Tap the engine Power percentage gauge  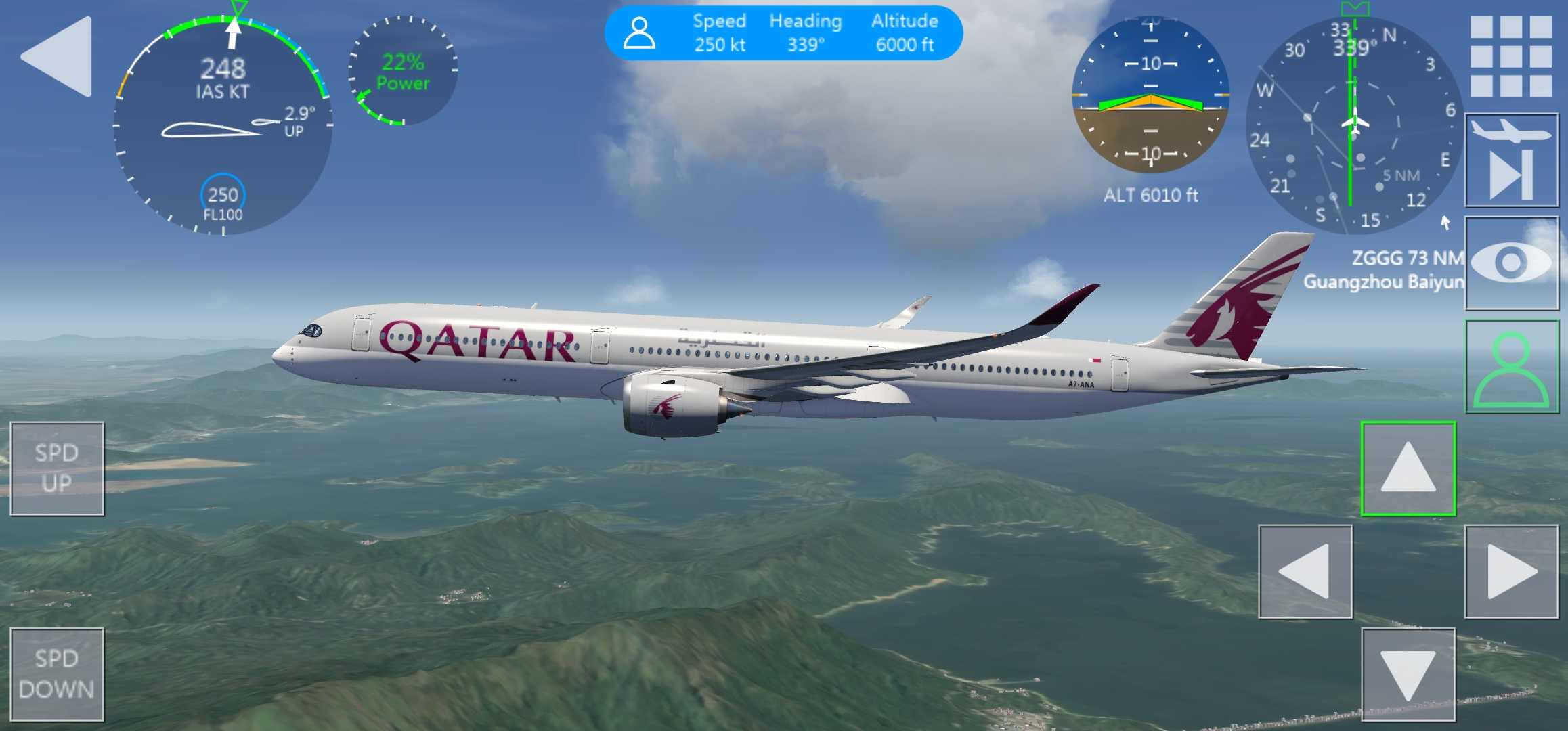pyautogui.click(x=403, y=70)
